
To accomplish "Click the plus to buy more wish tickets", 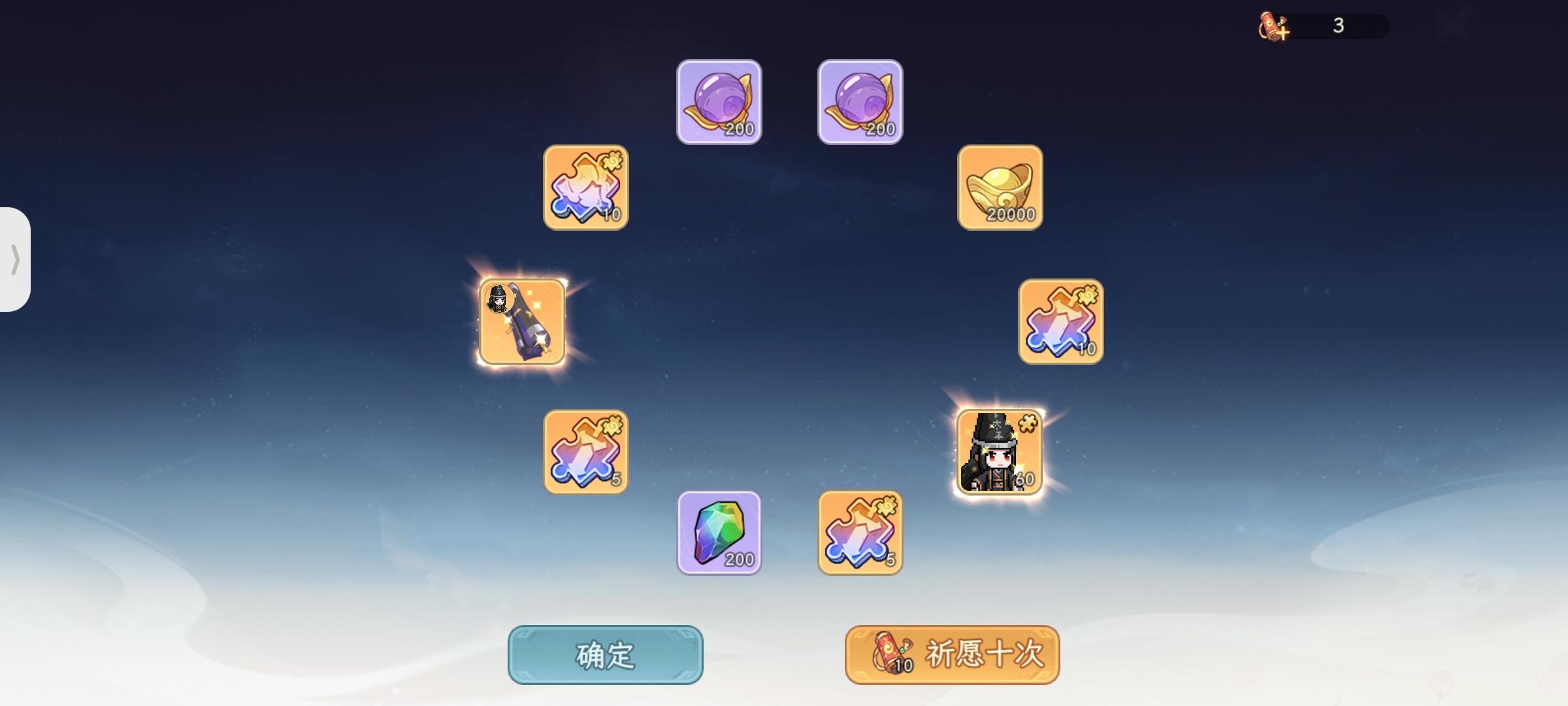I will [1283, 31].
